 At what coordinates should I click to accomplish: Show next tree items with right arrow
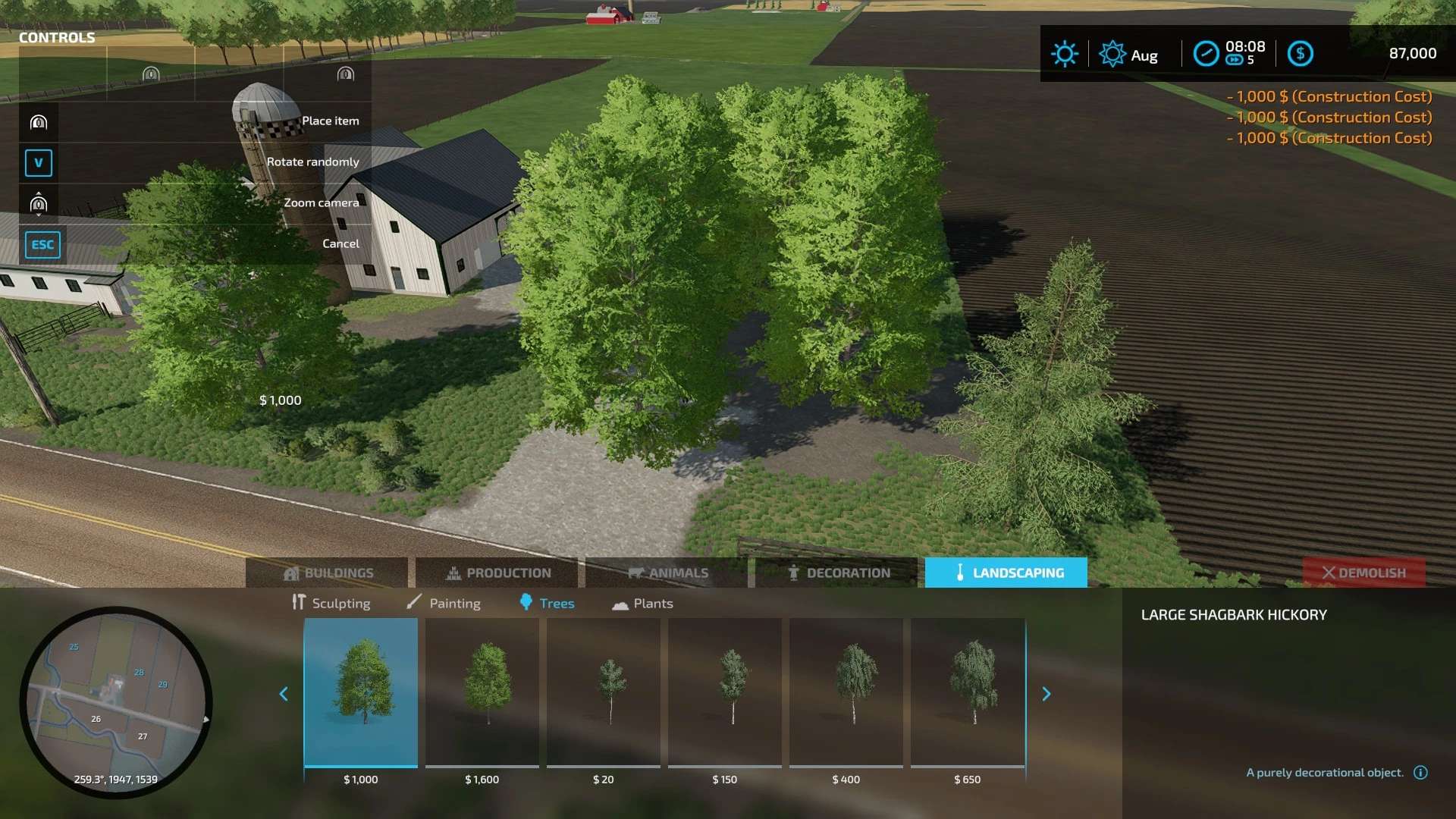pyautogui.click(x=1046, y=694)
